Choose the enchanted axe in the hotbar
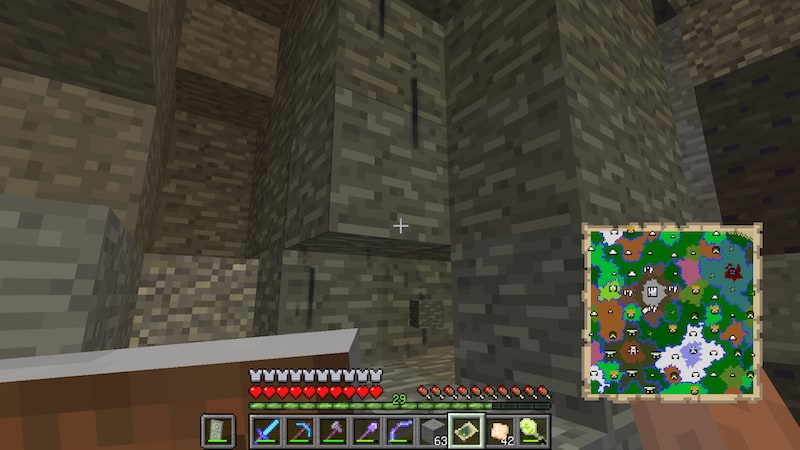The width and height of the screenshot is (800, 450). (x=332, y=431)
